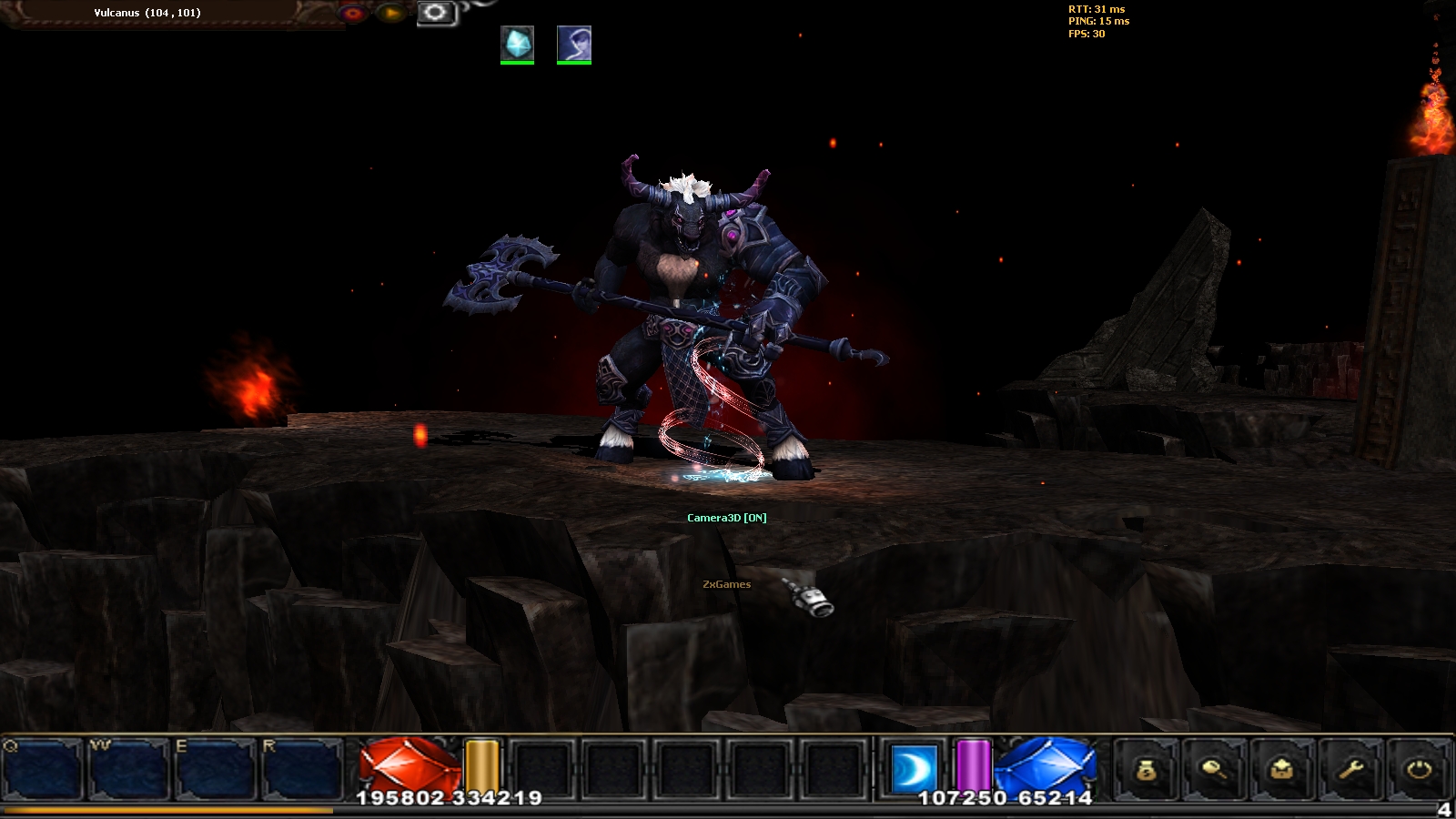The width and height of the screenshot is (1456, 819).
Task: Select the cyan crystal buff icon
Action: pos(517,44)
